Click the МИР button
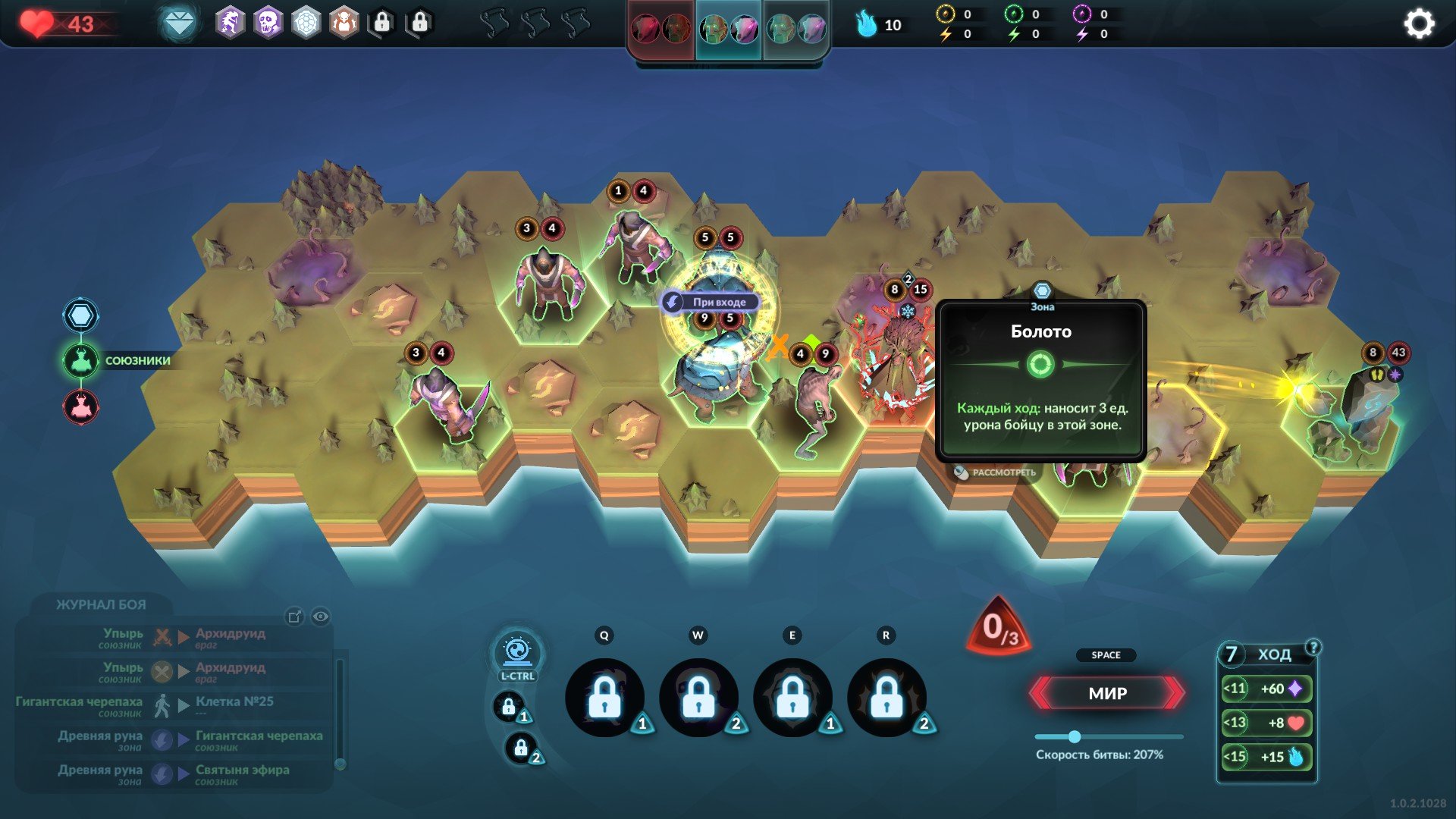Image resolution: width=1456 pixels, height=819 pixels. pyautogui.click(x=1107, y=693)
